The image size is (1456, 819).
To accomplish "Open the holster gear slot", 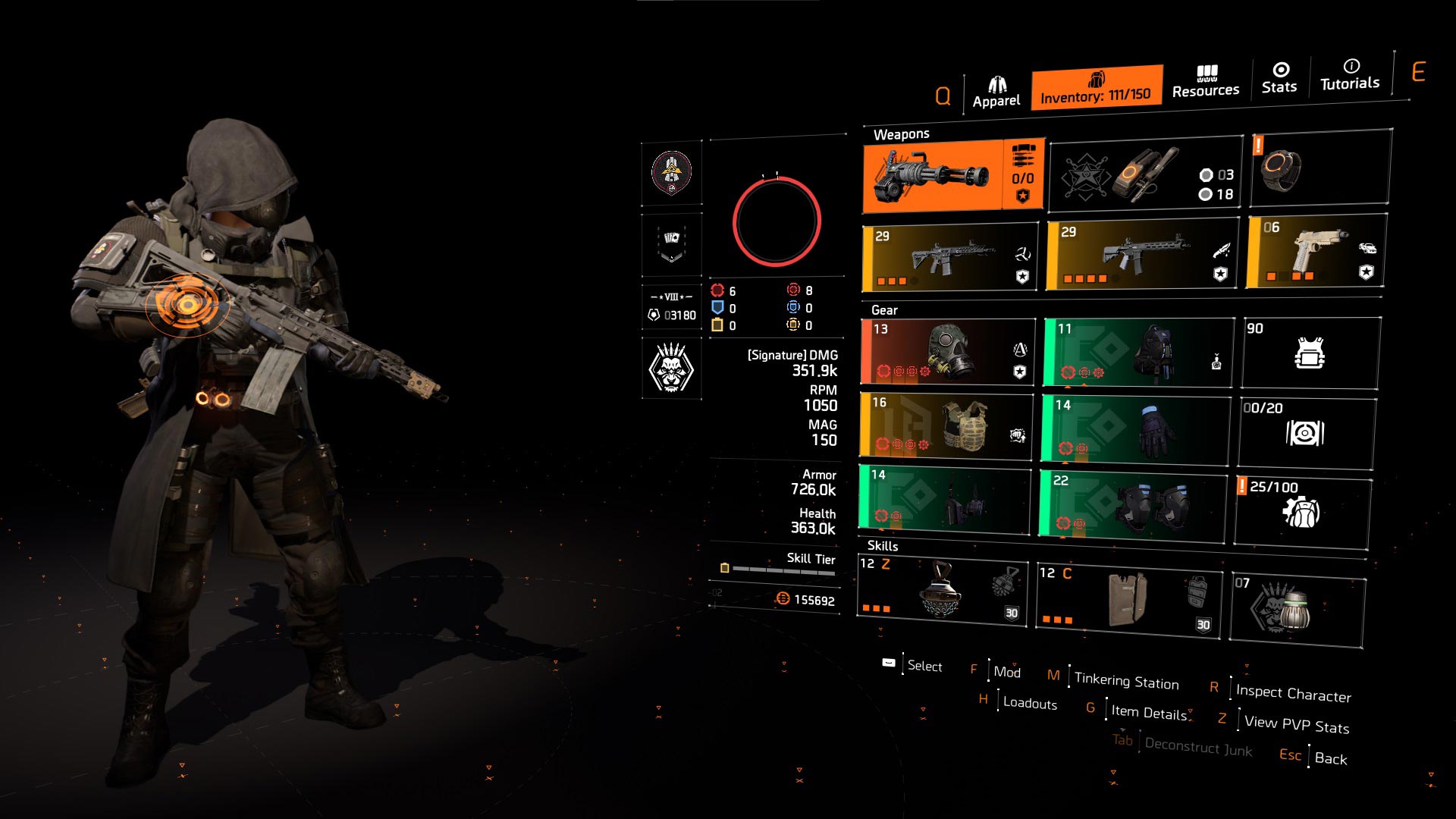I will click(x=945, y=498).
